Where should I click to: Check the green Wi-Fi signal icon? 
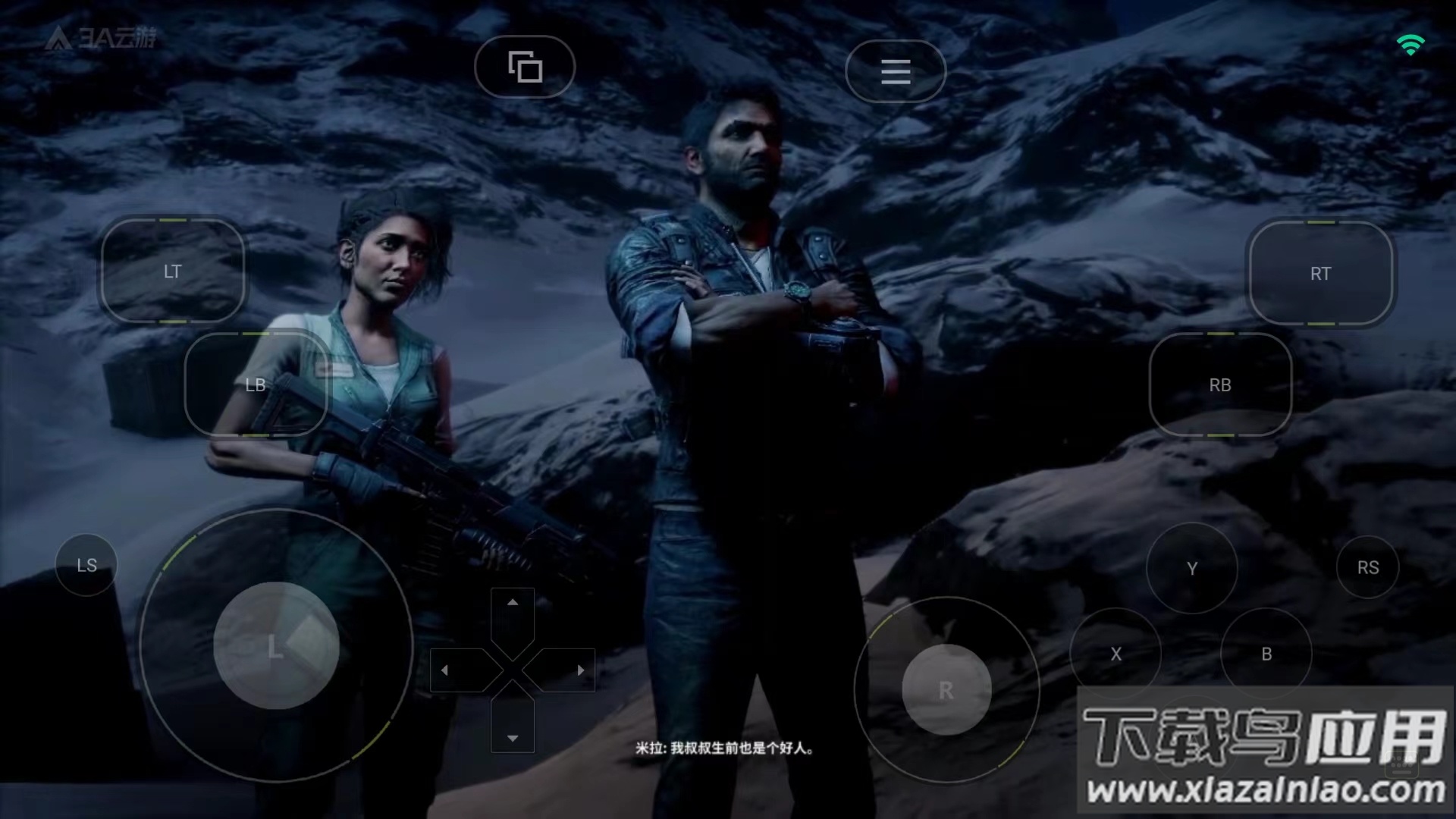pyautogui.click(x=1410, y=45)
